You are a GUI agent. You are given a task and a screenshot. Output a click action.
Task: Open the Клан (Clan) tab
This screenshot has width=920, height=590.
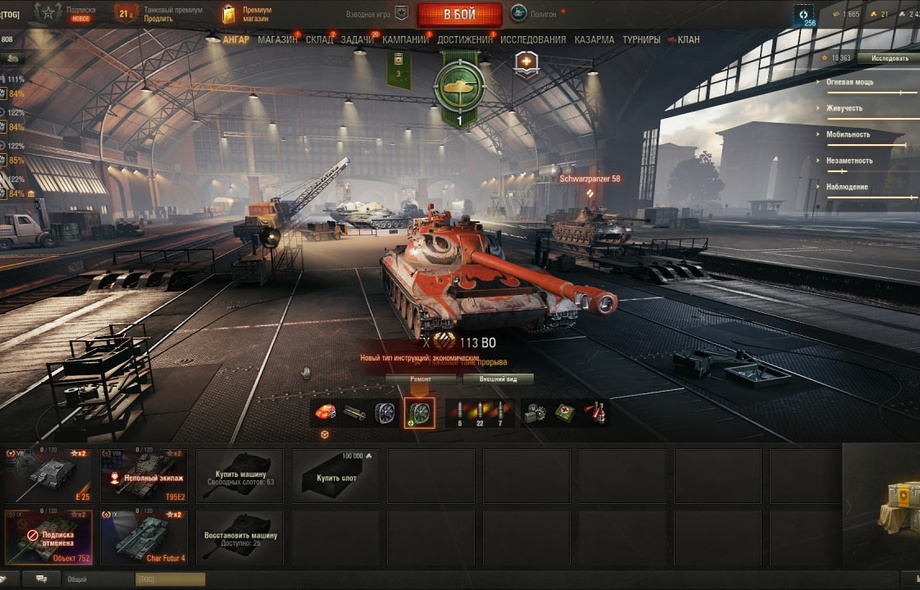pyautogui.click(x=688, y=40)
